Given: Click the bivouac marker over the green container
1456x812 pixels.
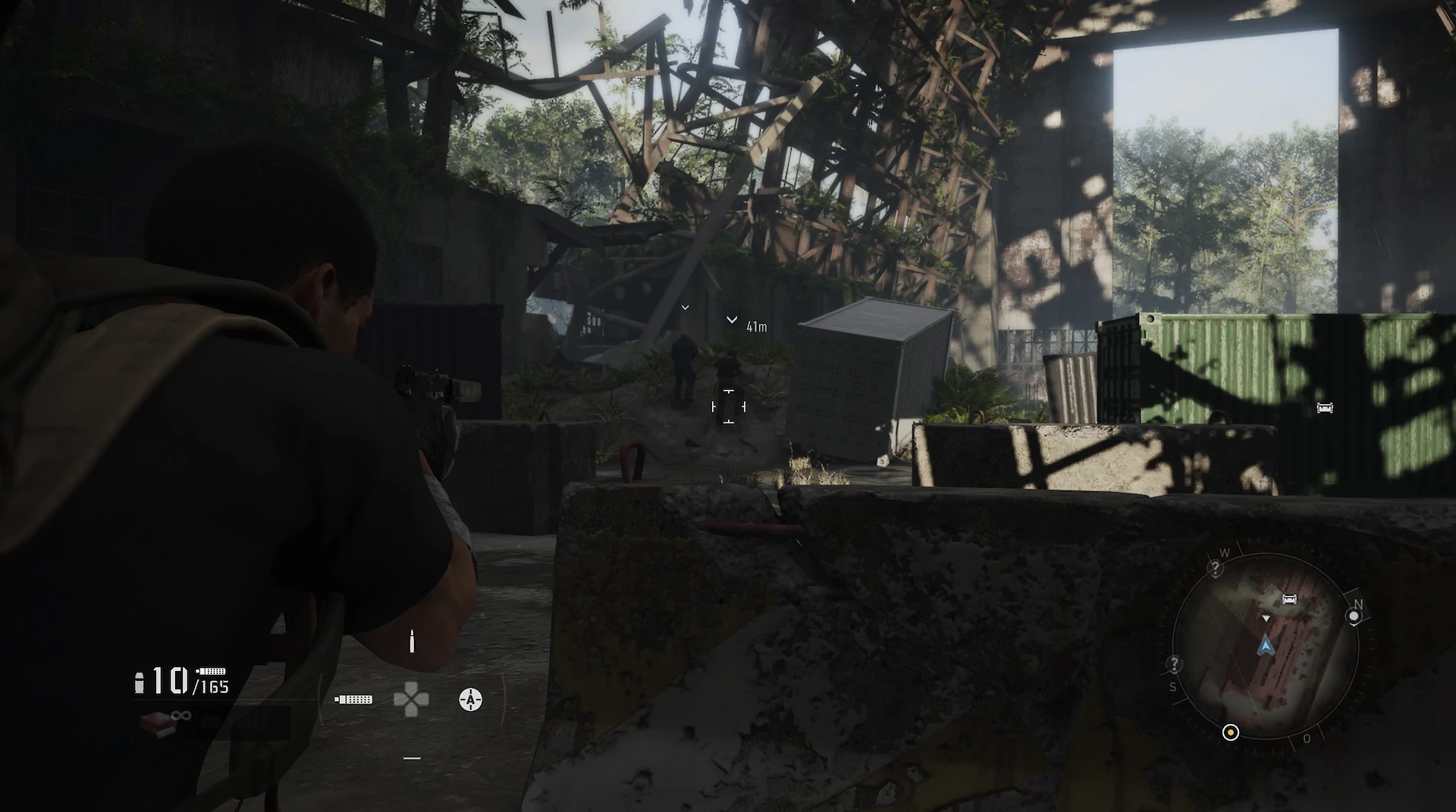Looking at the screenshot, I should 1324,408.
